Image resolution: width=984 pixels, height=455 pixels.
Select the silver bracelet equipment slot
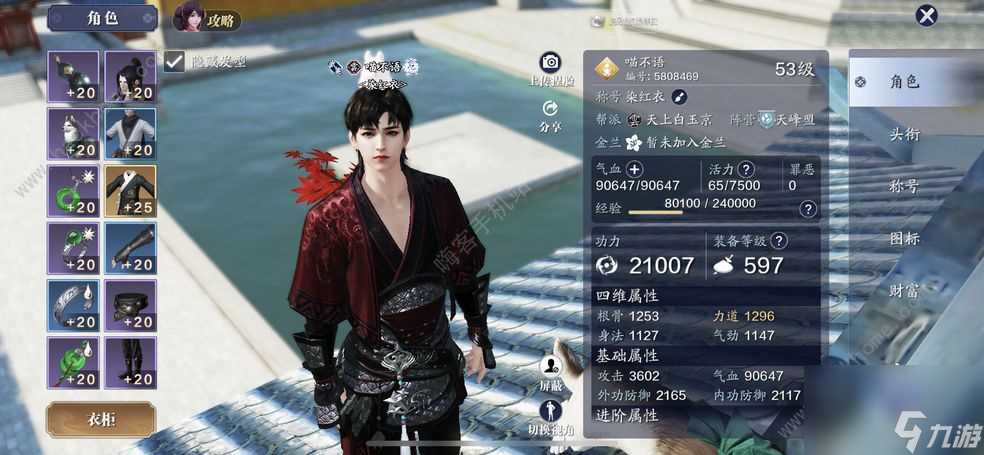73,306
